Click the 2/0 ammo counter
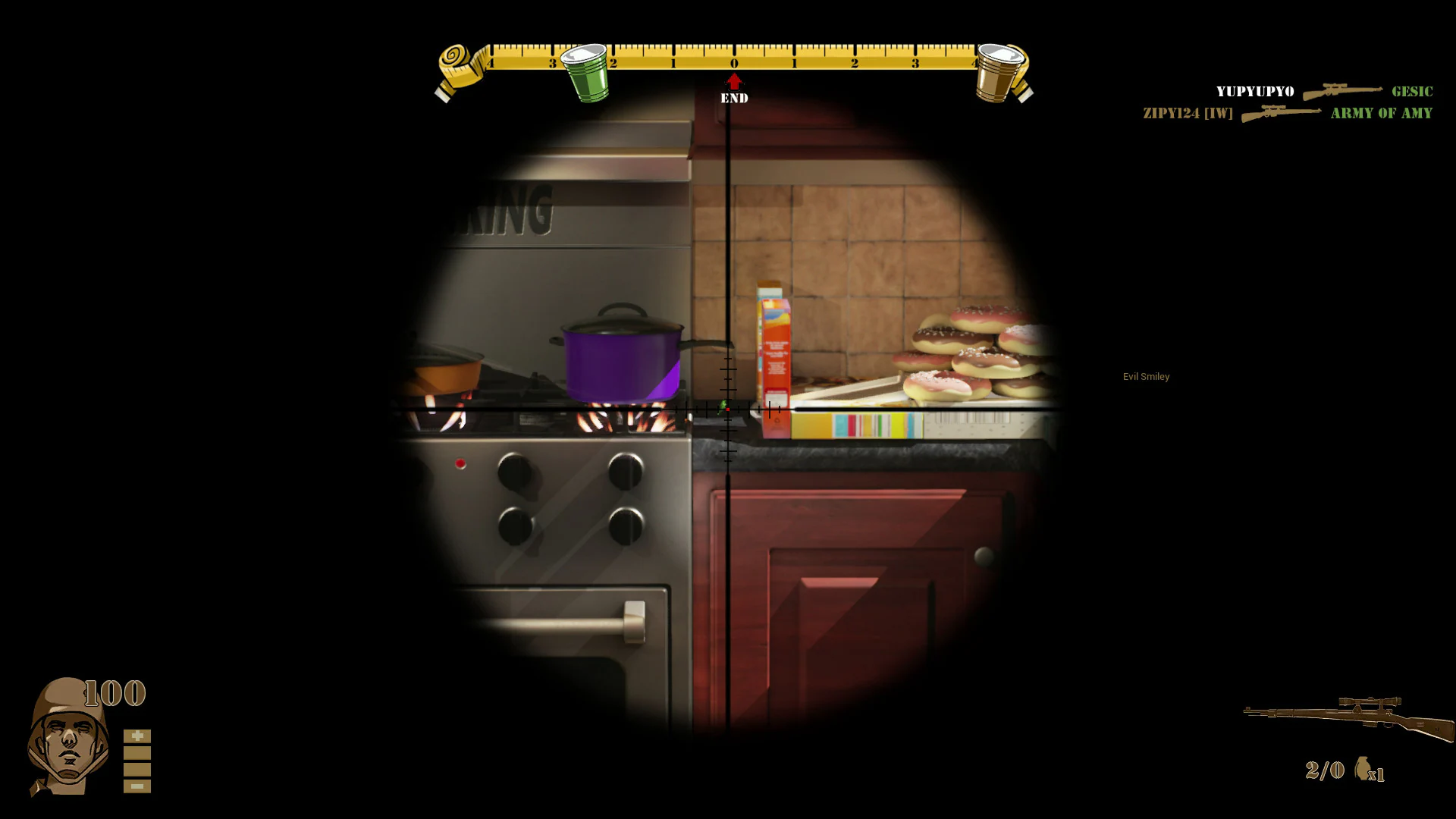Screen dimensions: 1456x819 click(1324, 770)
